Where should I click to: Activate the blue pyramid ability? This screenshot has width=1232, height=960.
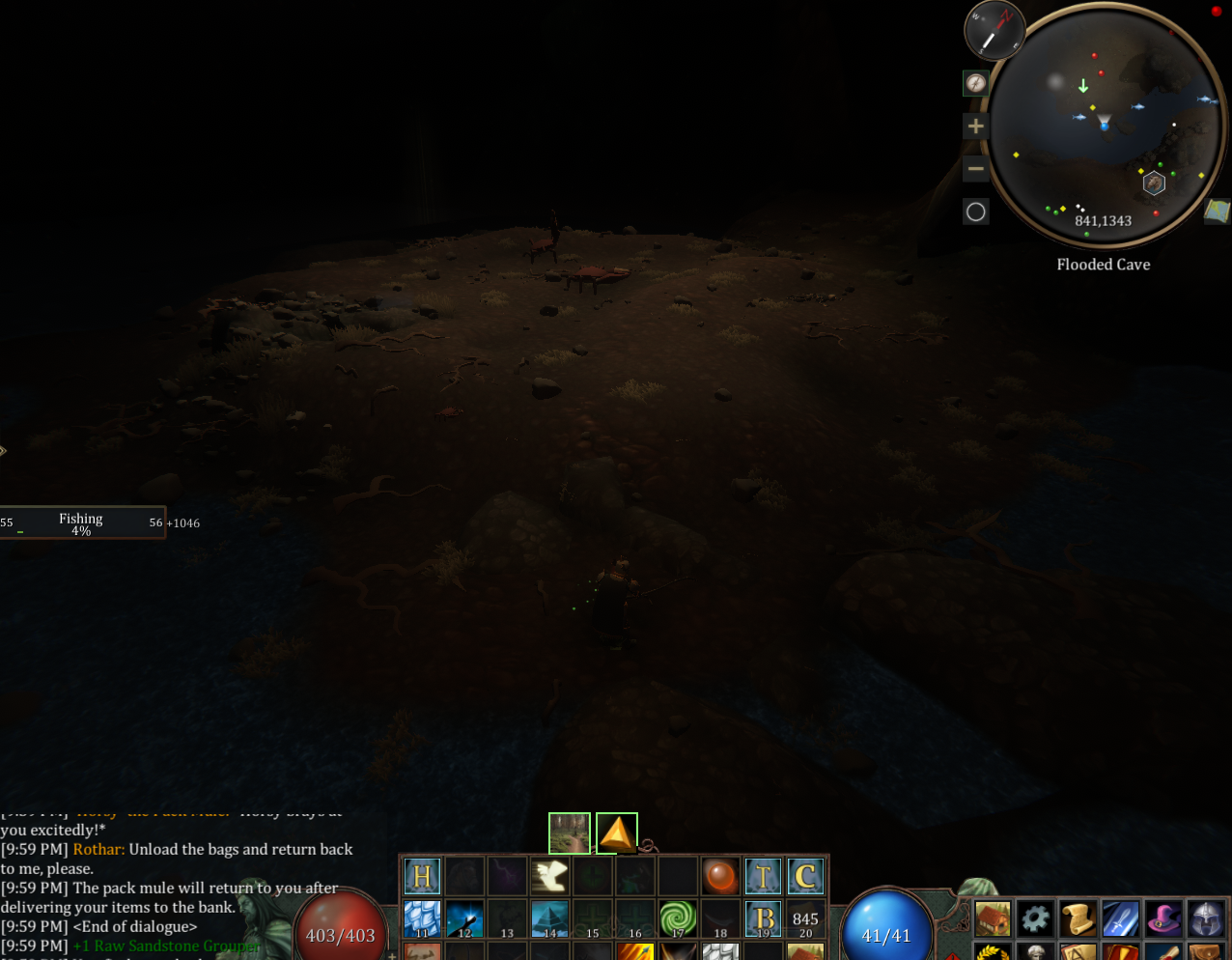pyautogui.click(x=549, y=918)
